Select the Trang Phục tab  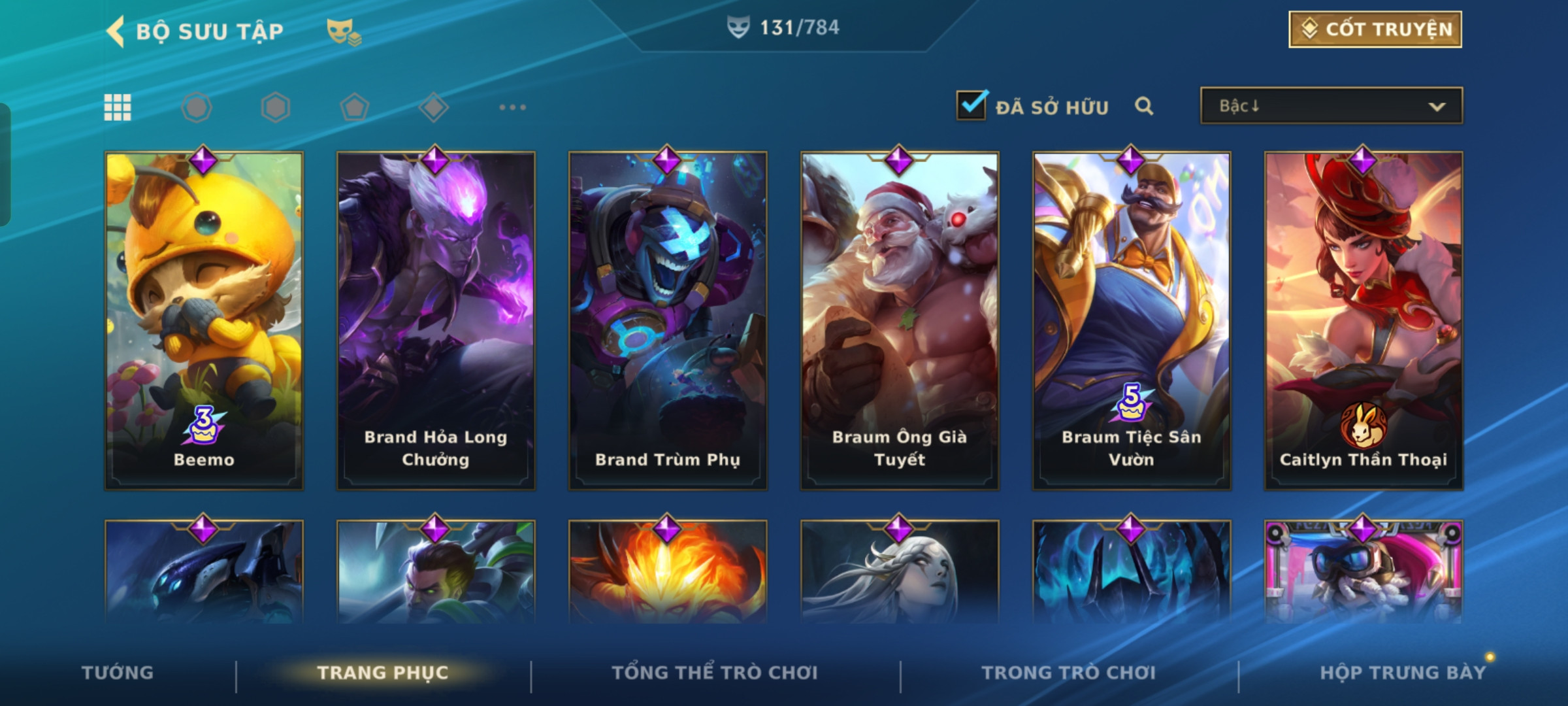click(383, 673)
